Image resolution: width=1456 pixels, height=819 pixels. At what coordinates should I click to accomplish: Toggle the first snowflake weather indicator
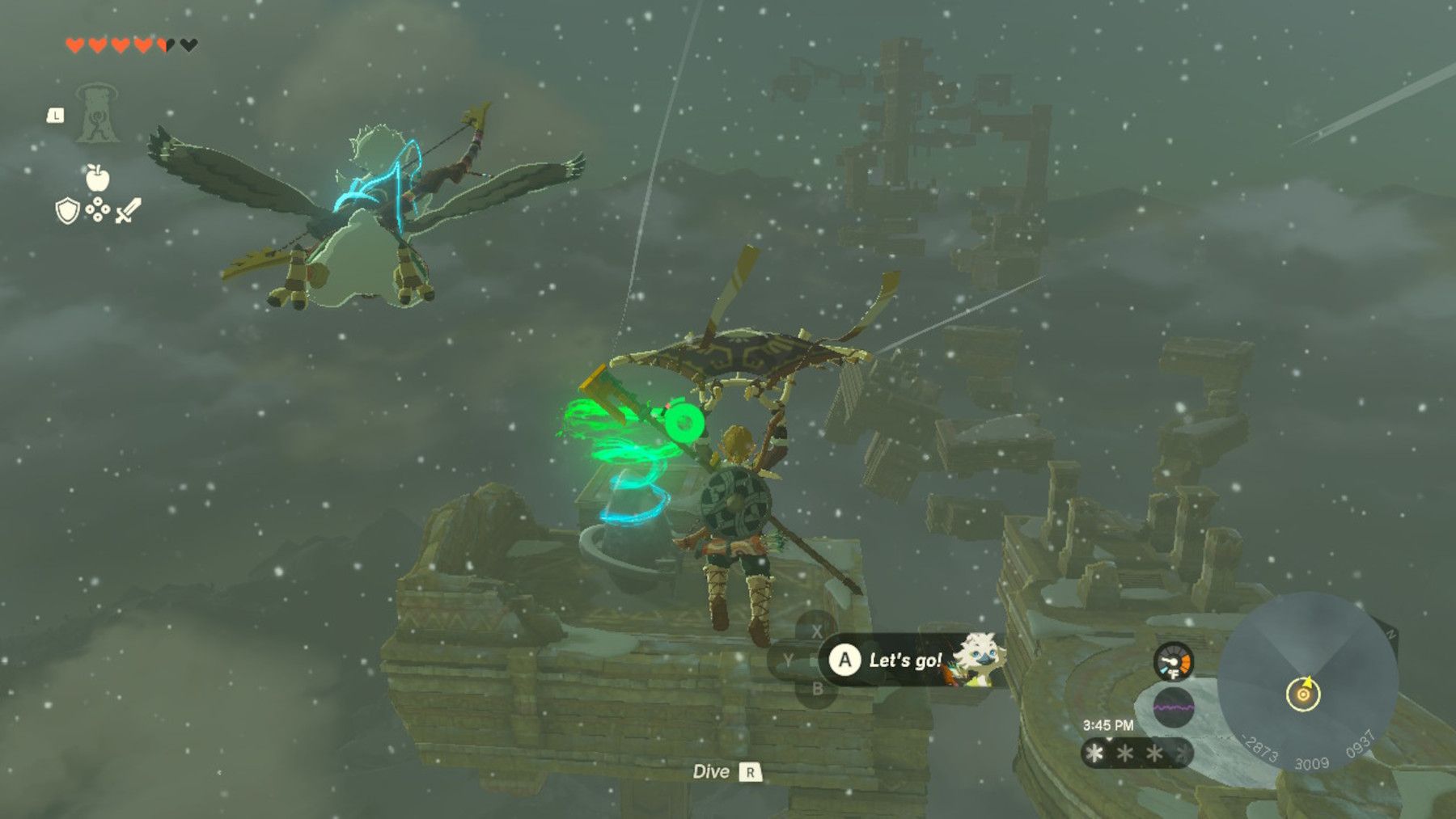coord(1094,754)
